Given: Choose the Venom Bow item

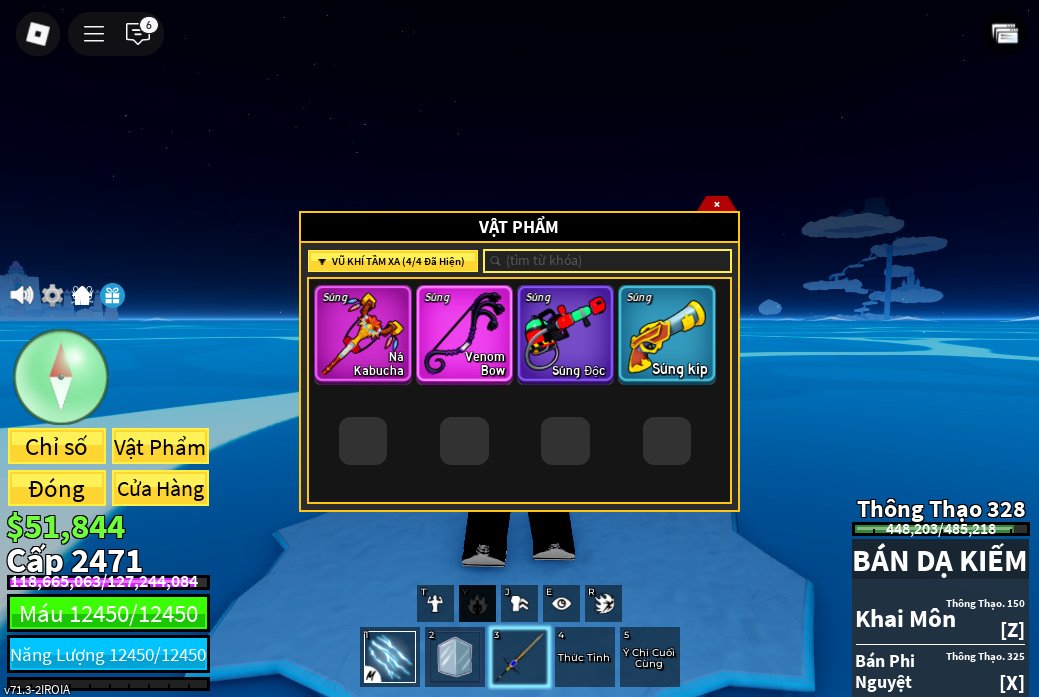Looking at the screenshot, I should [464, 334].
